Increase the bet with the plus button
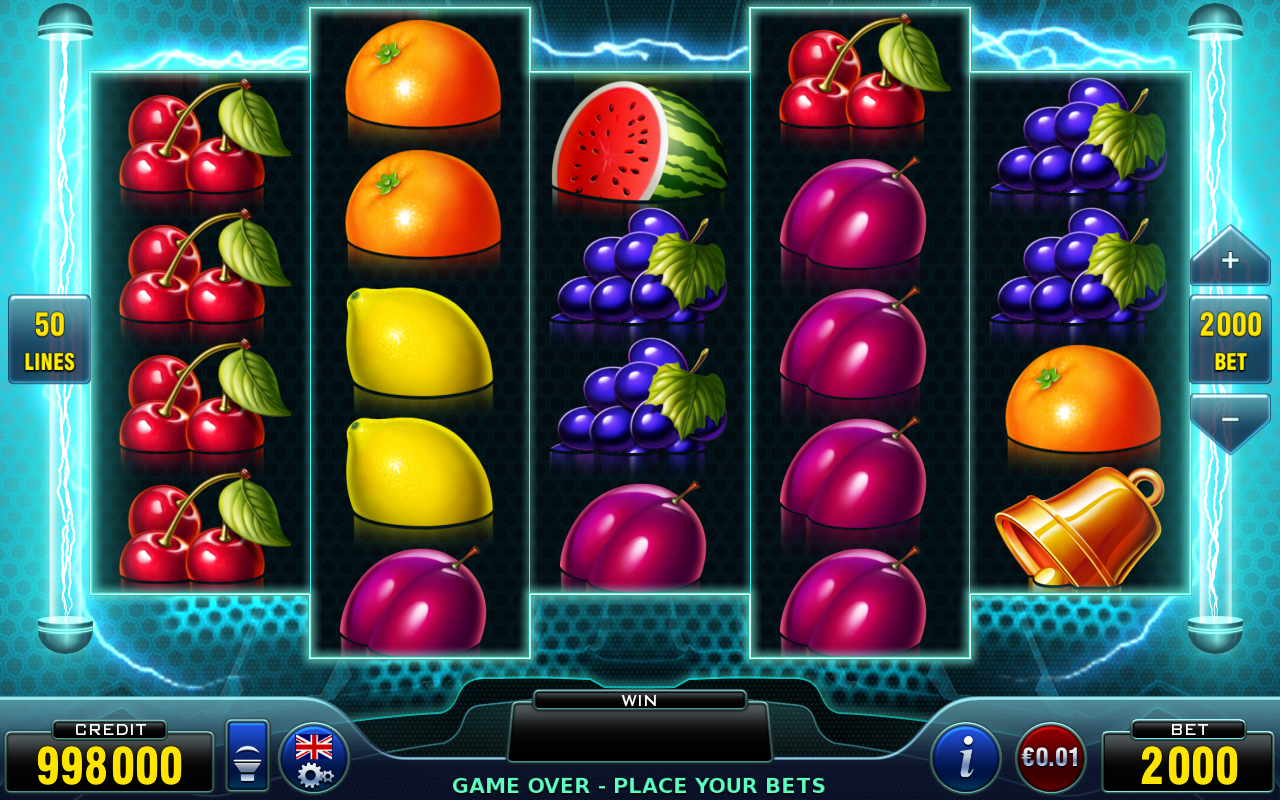Viewport: 1280px width, 800px height. 1229,260
